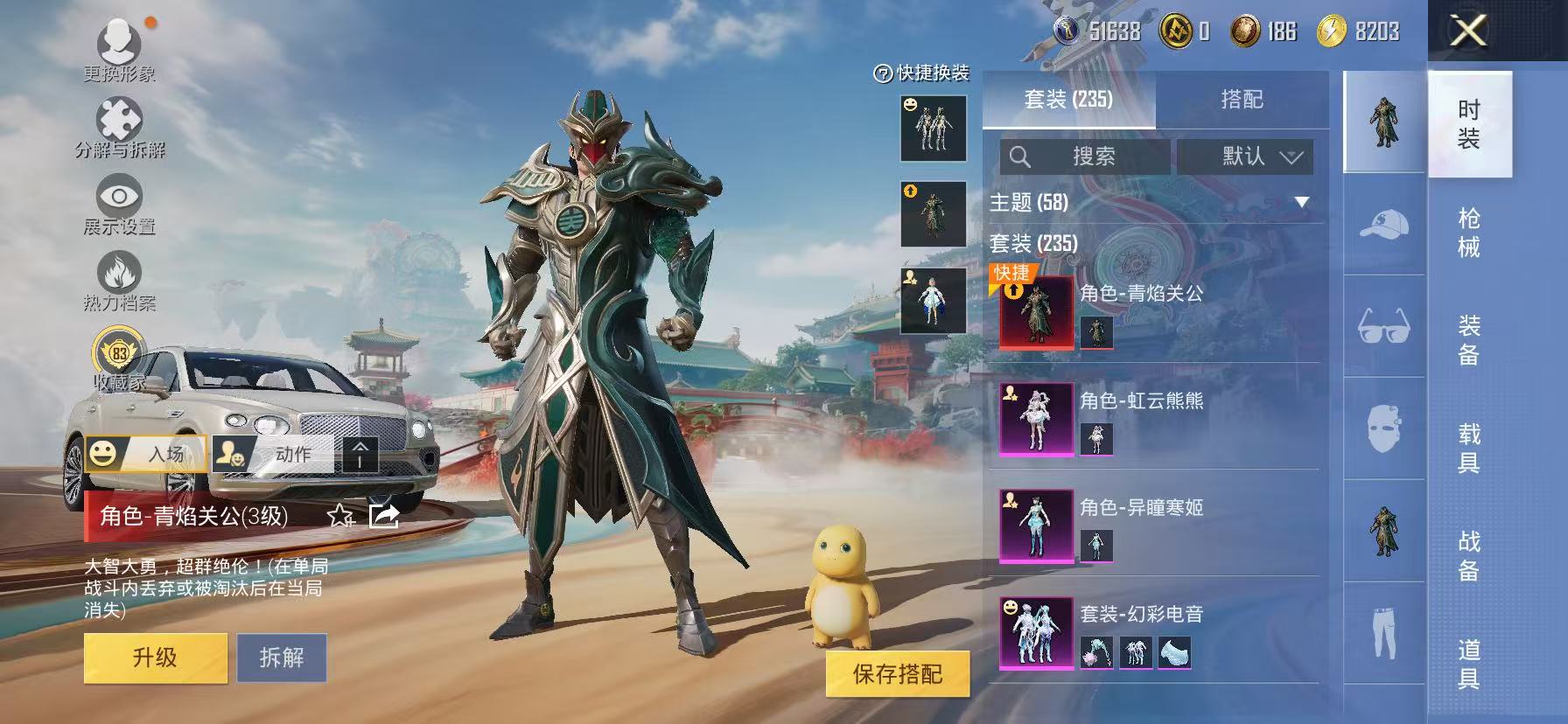Screen dimensions: 1568x724
Task: Select the mask category icon
Action: pos(1382,428)
